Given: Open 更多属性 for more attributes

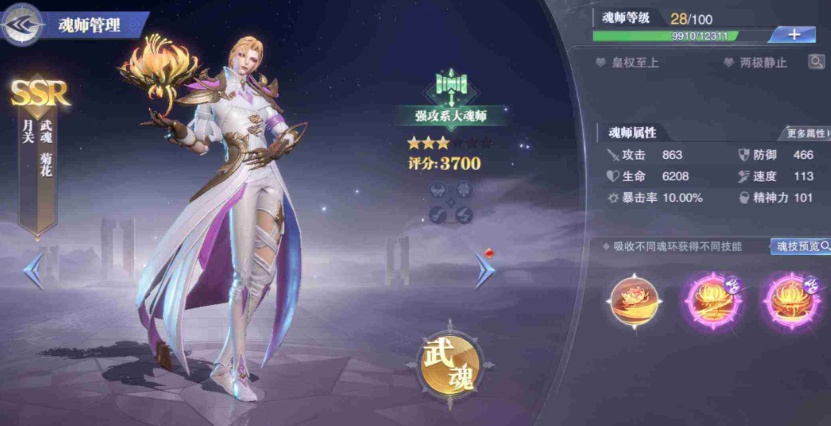Looking at the screenshot, I should click(806, 133).
